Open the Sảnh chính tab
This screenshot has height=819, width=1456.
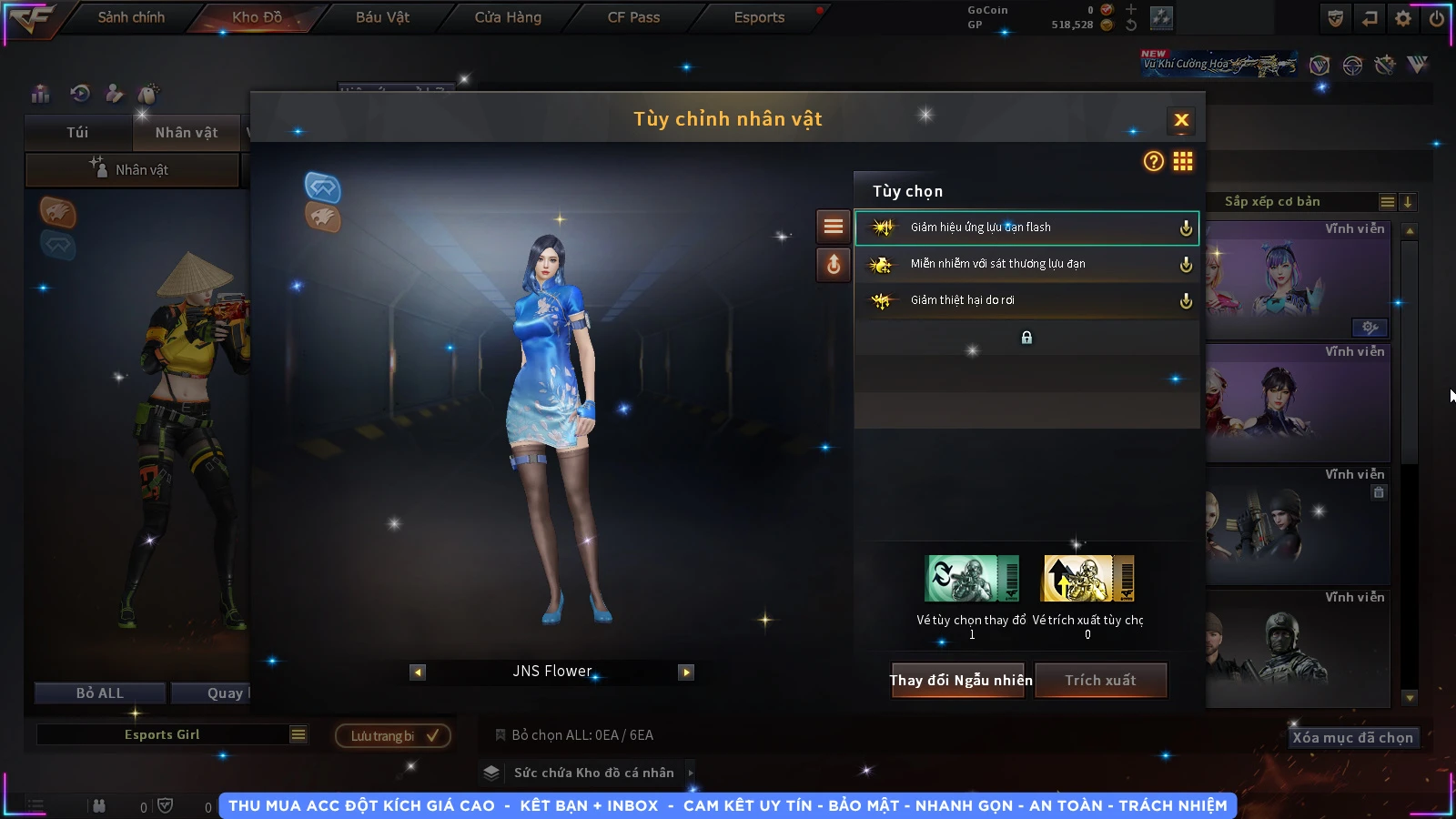point(131,17)
